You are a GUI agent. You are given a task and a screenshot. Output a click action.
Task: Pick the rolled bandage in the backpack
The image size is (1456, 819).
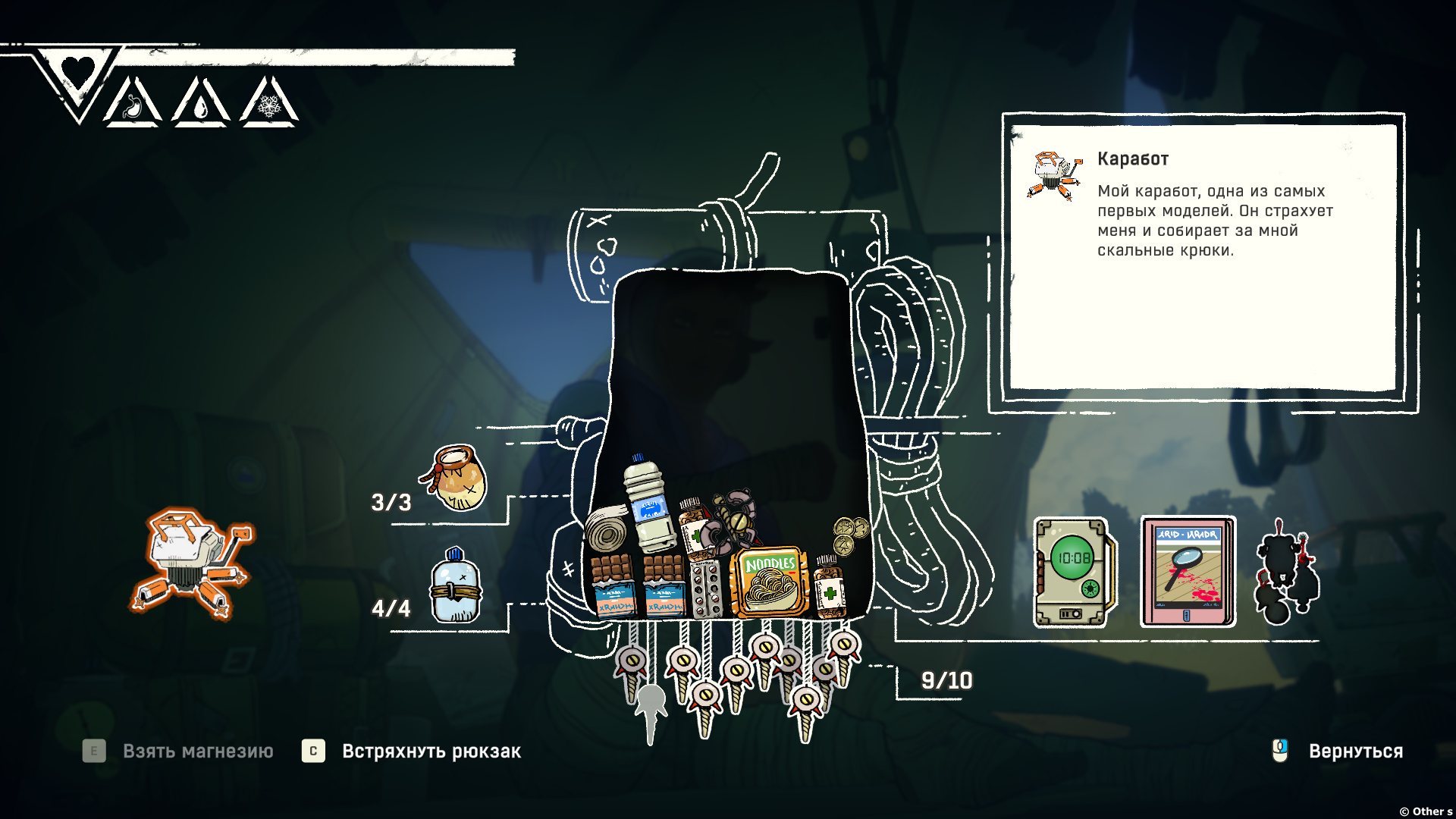click(x=607, y=531)
